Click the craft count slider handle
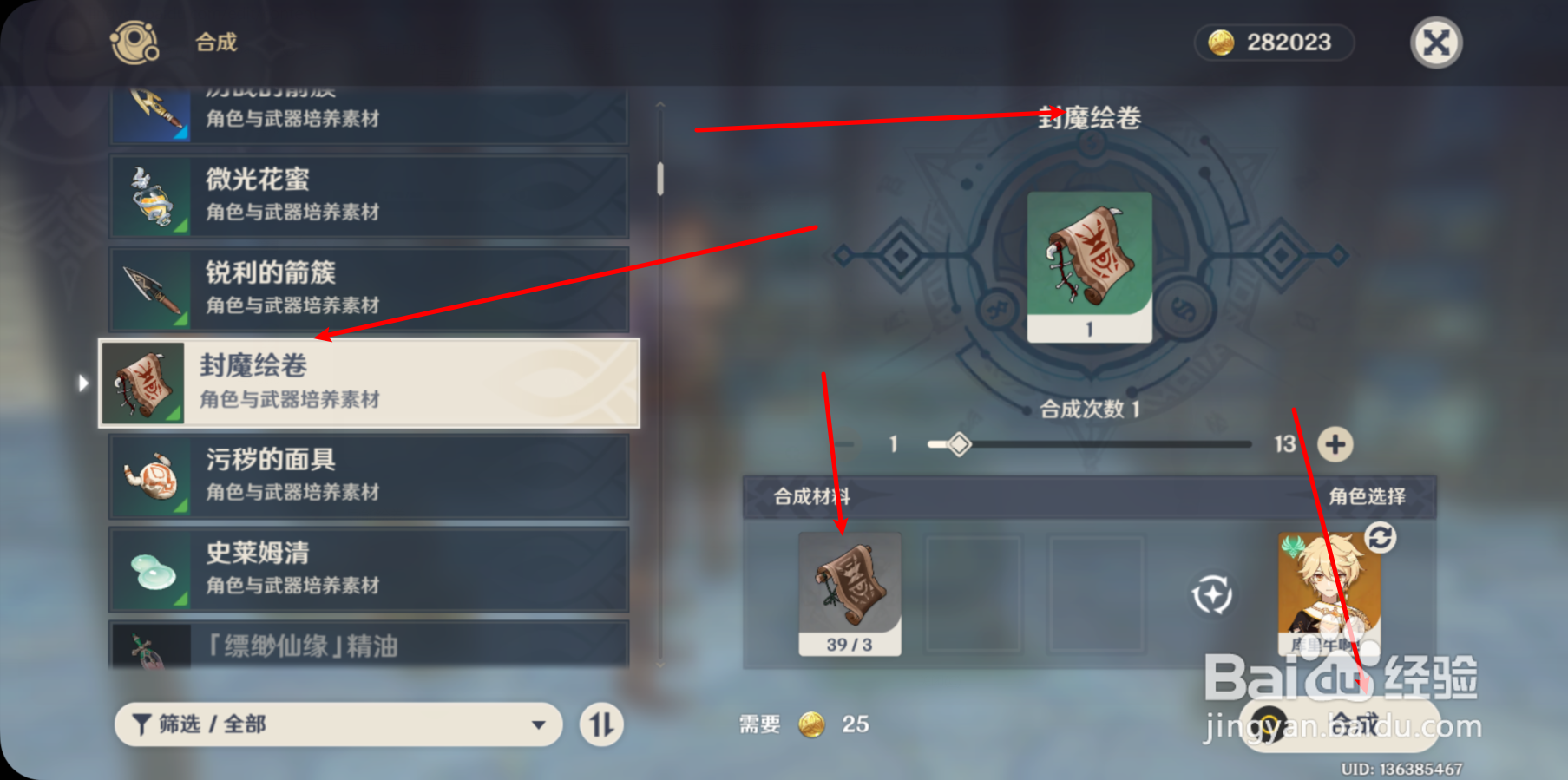Viewport: 1568px width, 780px height. [959, 444]
